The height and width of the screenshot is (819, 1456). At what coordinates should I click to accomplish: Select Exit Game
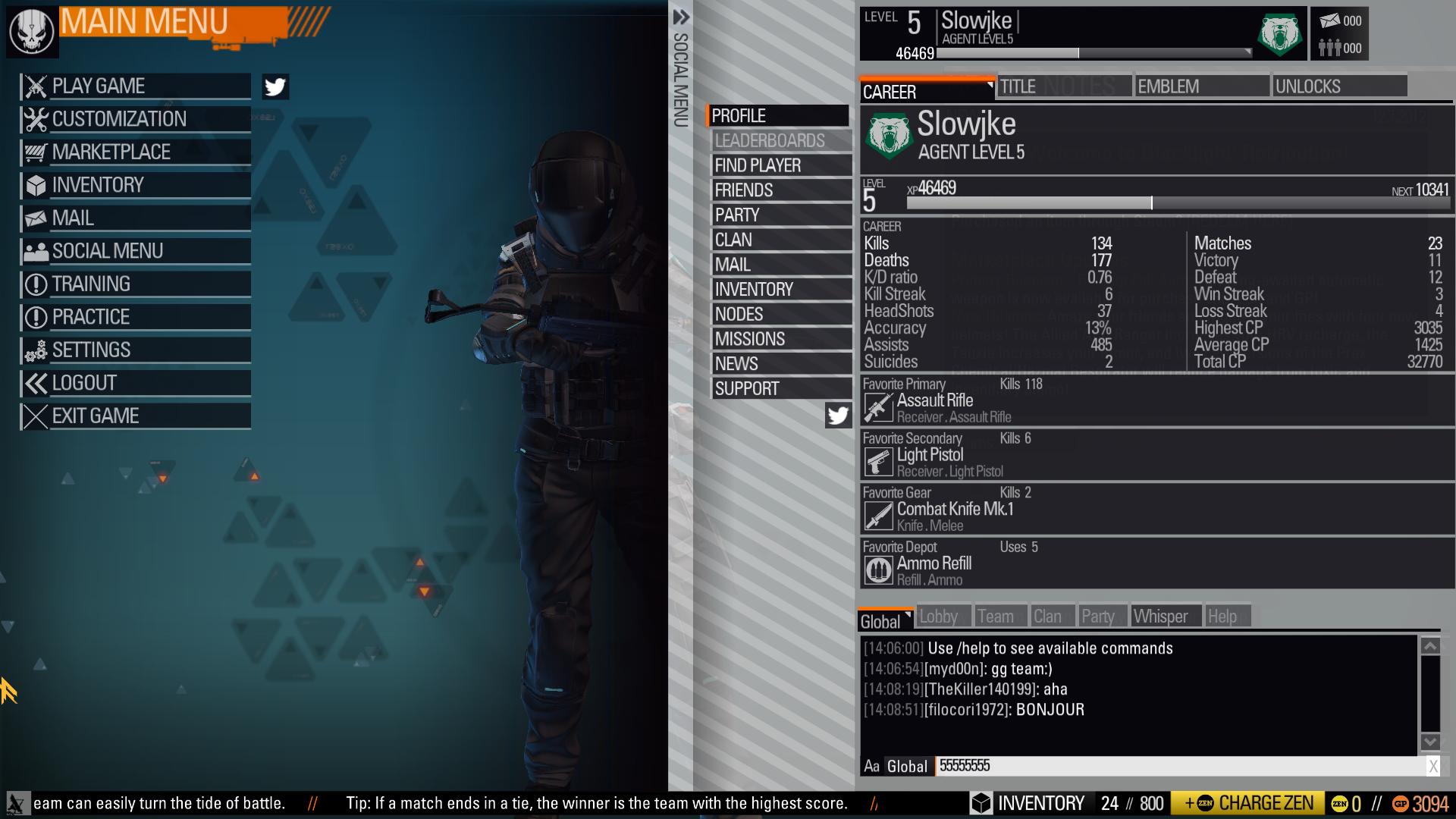click(135, 416)
